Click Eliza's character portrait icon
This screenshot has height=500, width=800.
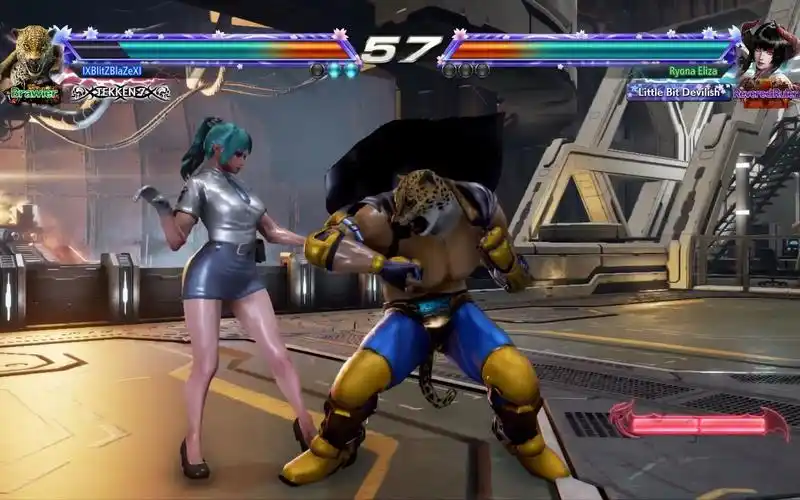[x=767, y=52]
